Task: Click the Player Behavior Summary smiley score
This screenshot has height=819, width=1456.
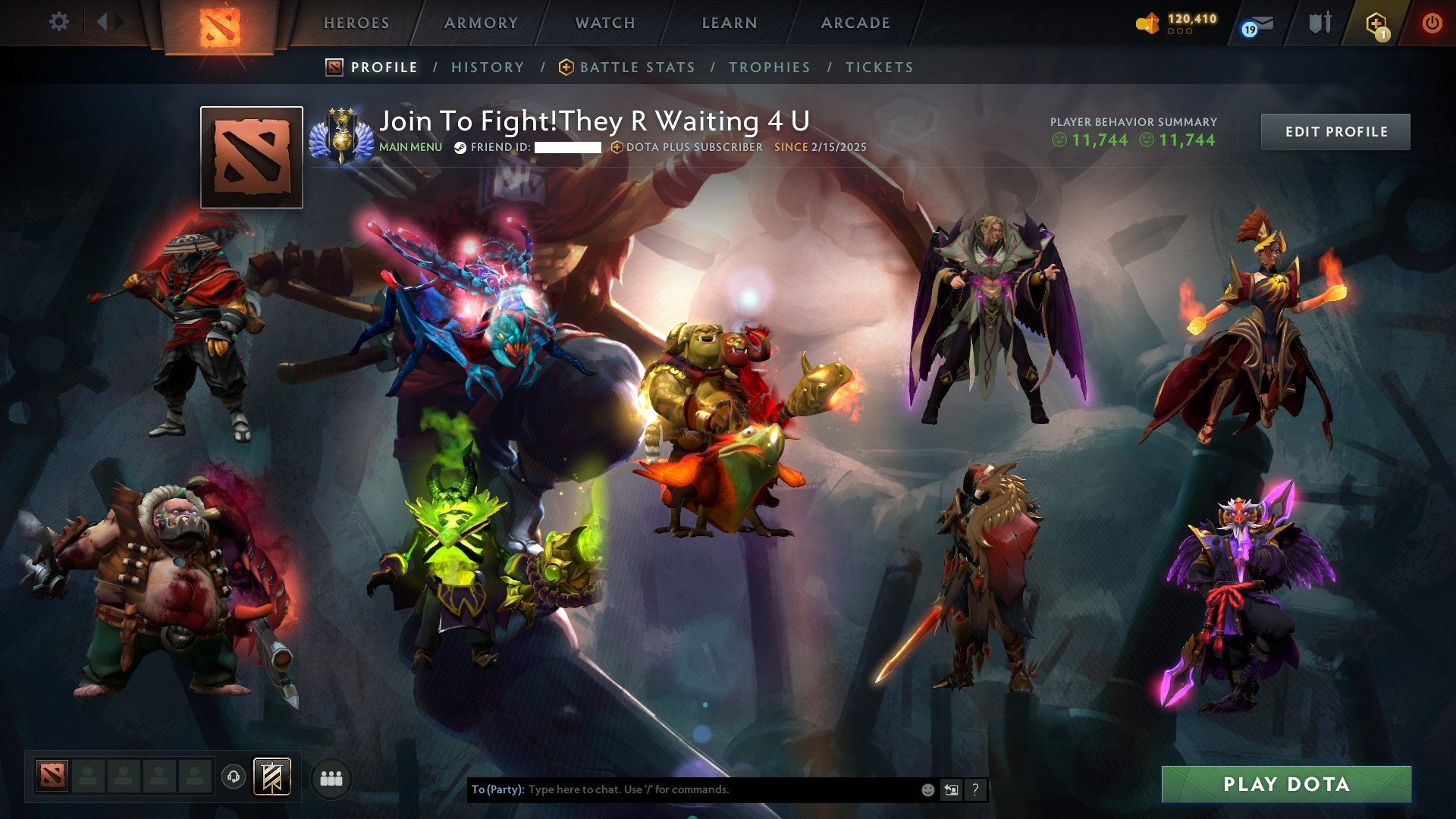Action: [x=1094, y=140]
